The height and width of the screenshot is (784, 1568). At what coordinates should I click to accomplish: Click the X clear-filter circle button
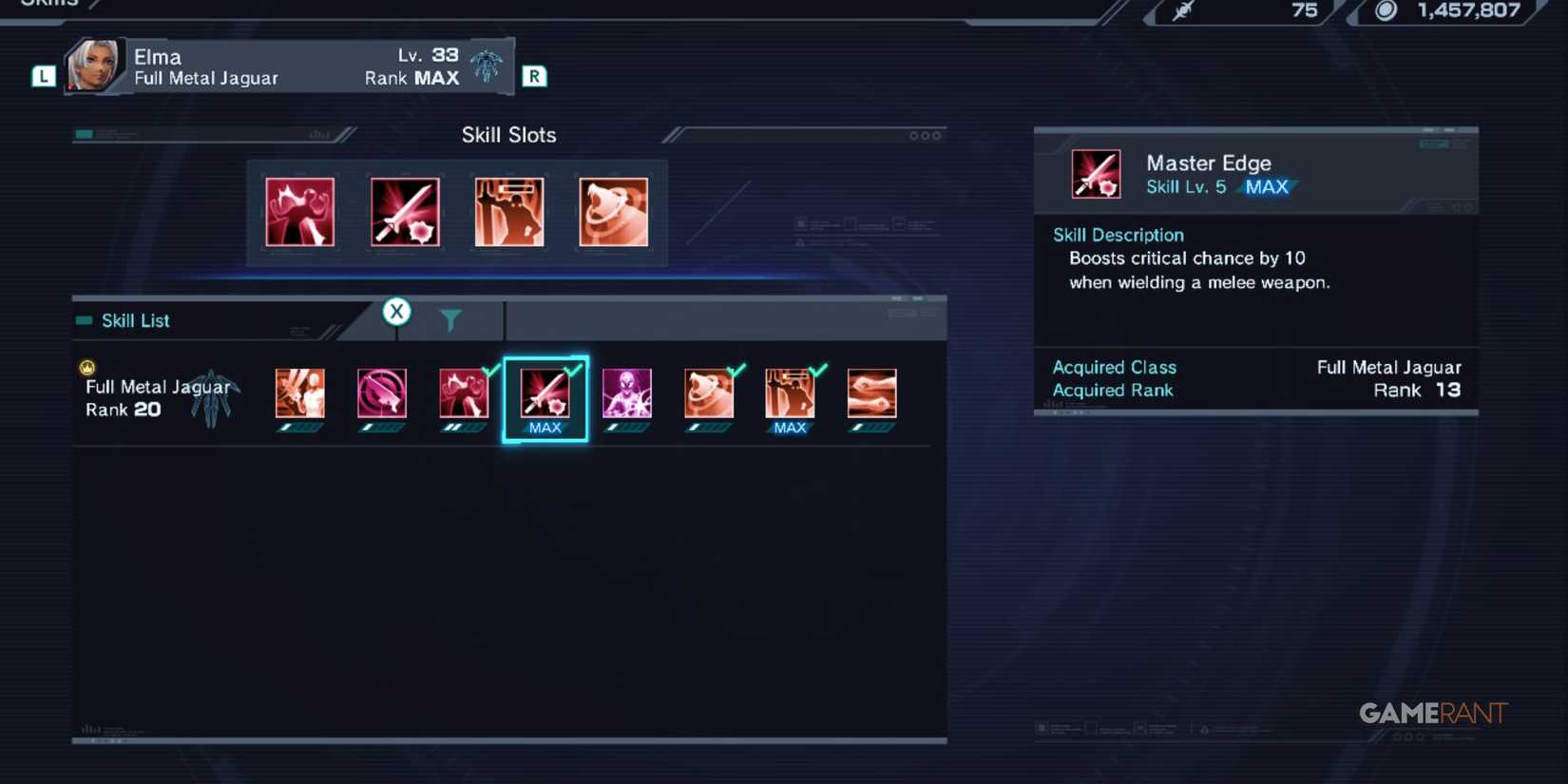tap(396, 312)
